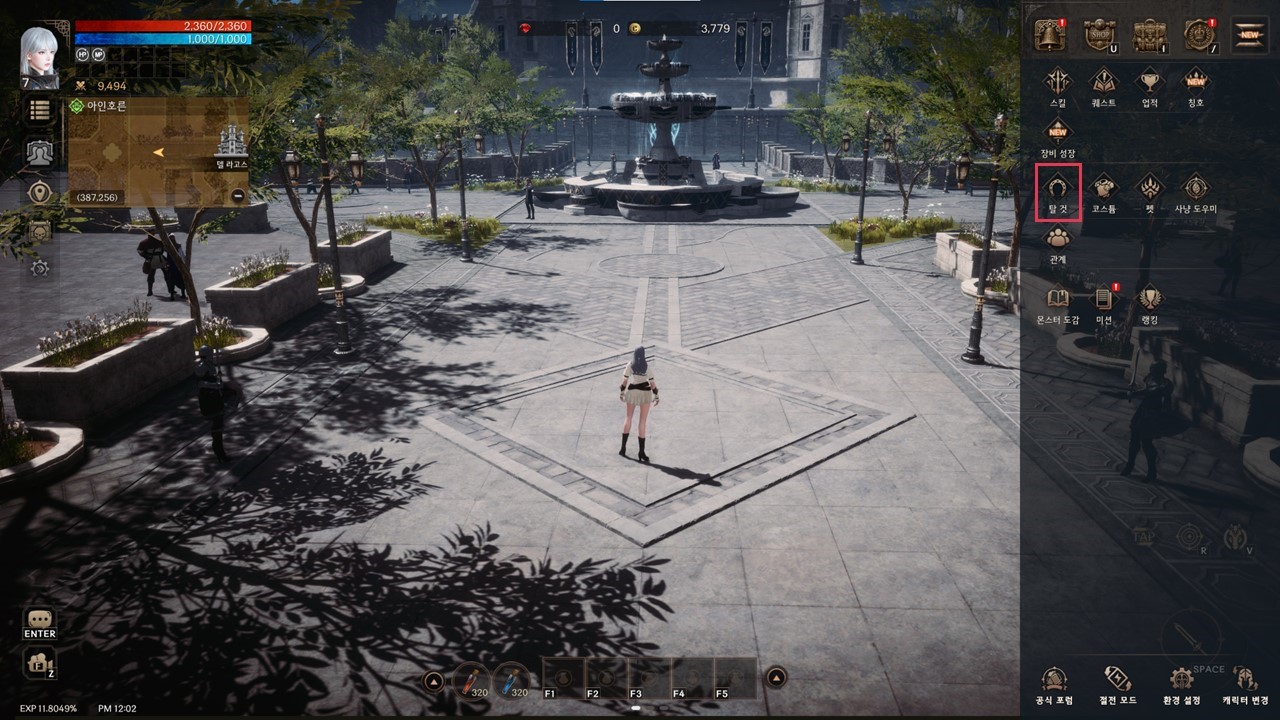
Task: Click the minimap's minus zoom button
Action: tap(238, 196)
